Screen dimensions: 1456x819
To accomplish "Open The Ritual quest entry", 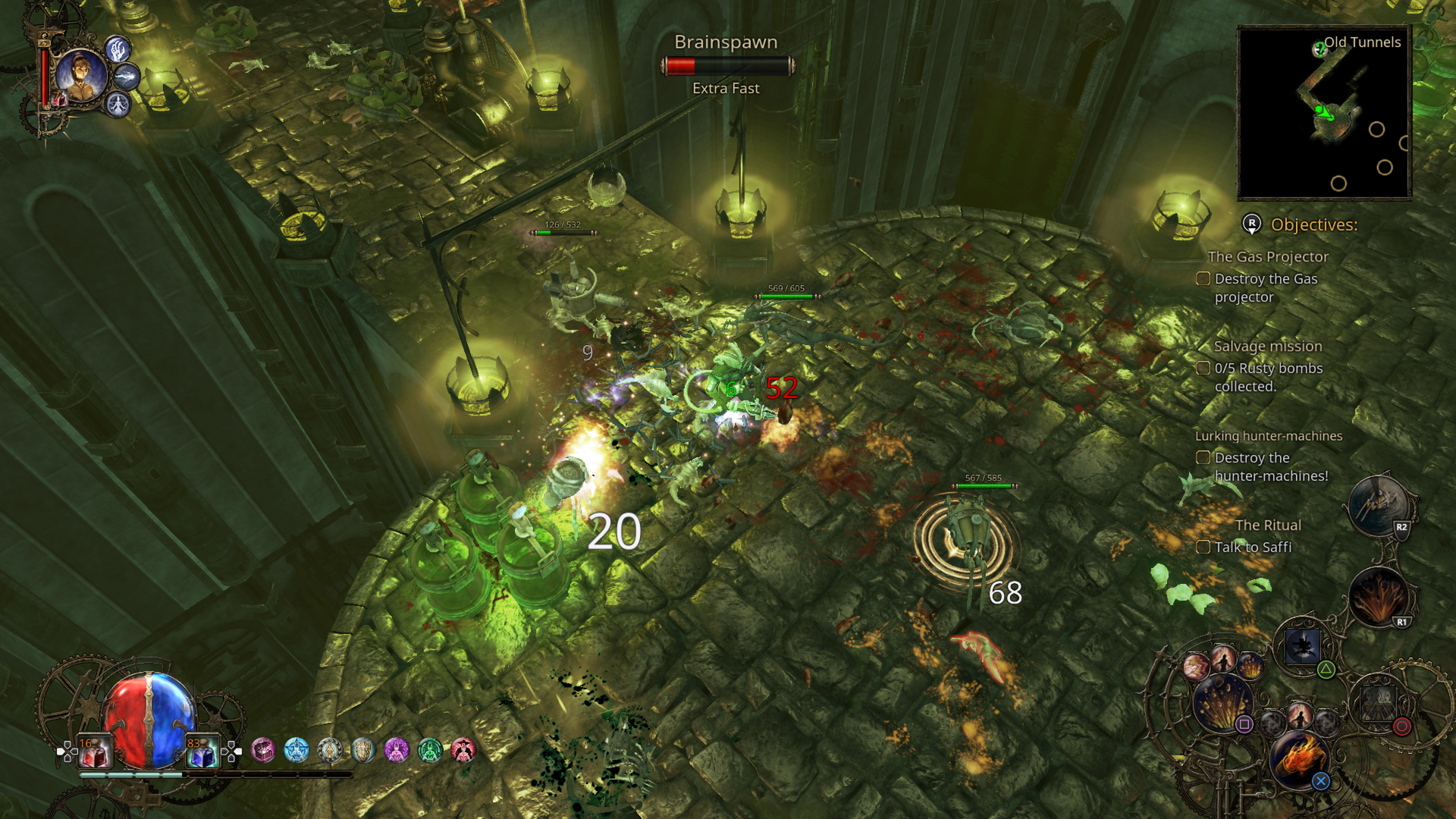I will 1268,525.
